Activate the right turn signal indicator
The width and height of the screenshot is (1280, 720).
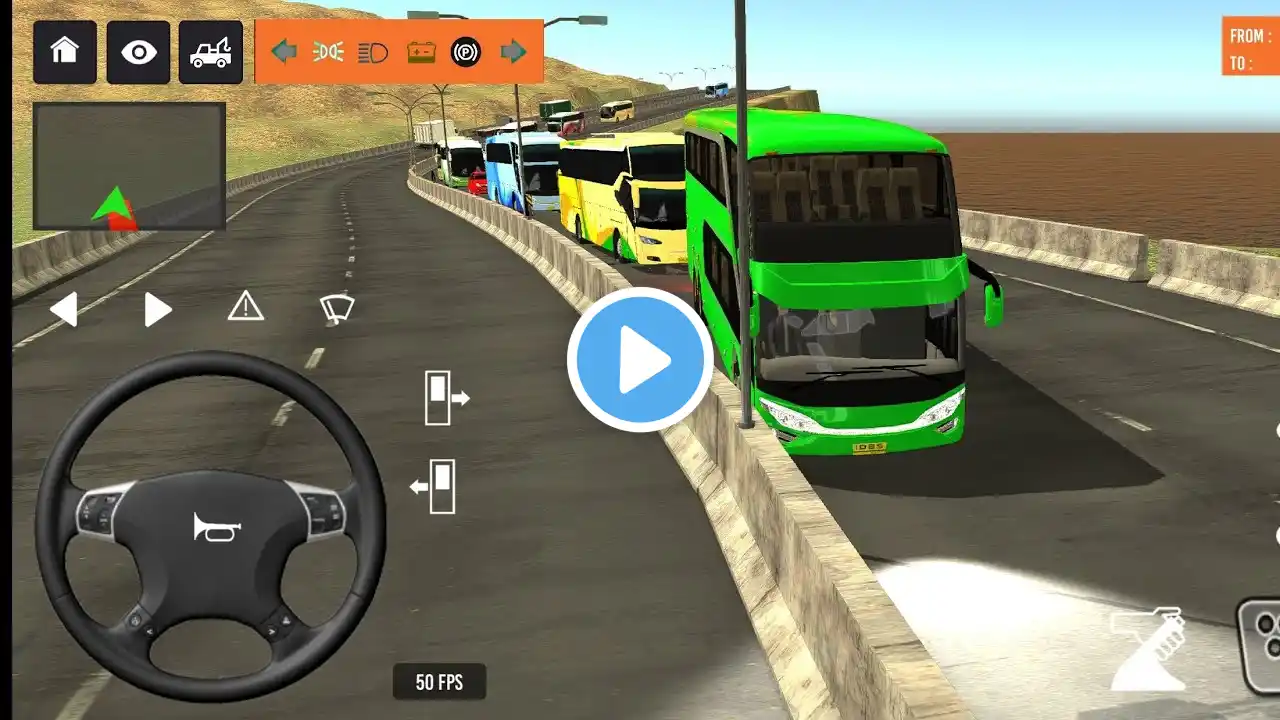pos(513,52)
